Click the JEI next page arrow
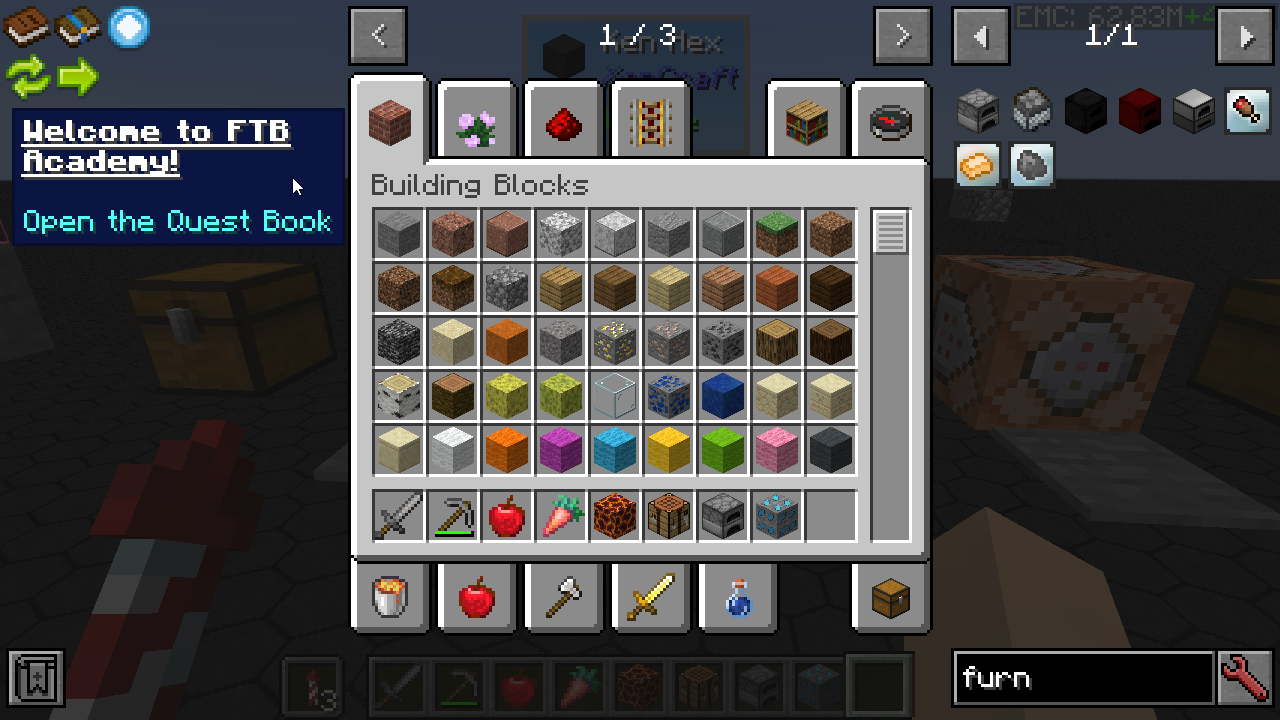 pos(1245,37)
